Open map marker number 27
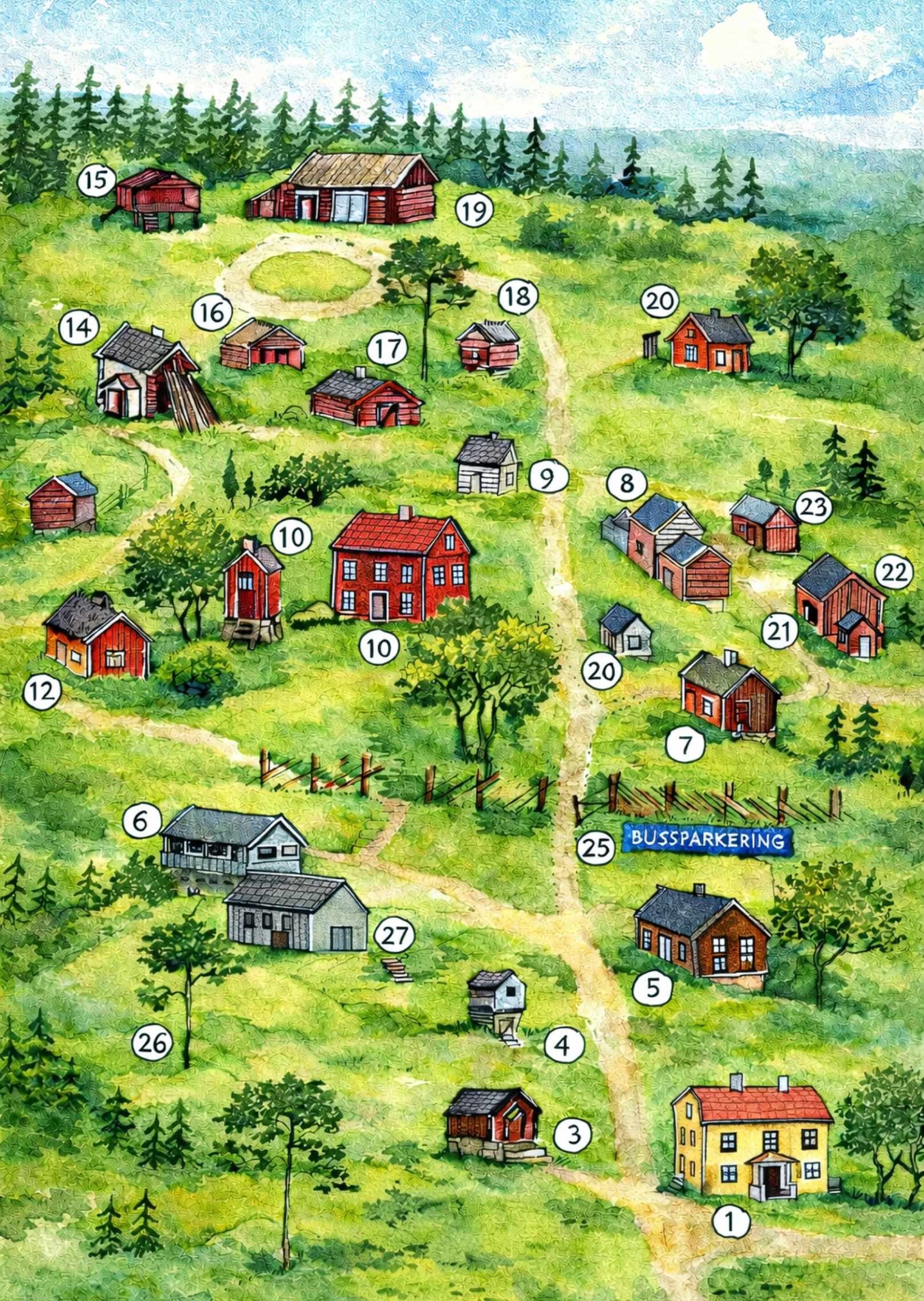The image size is (924, 1301). pyautogui.click(x=395, y=935)
